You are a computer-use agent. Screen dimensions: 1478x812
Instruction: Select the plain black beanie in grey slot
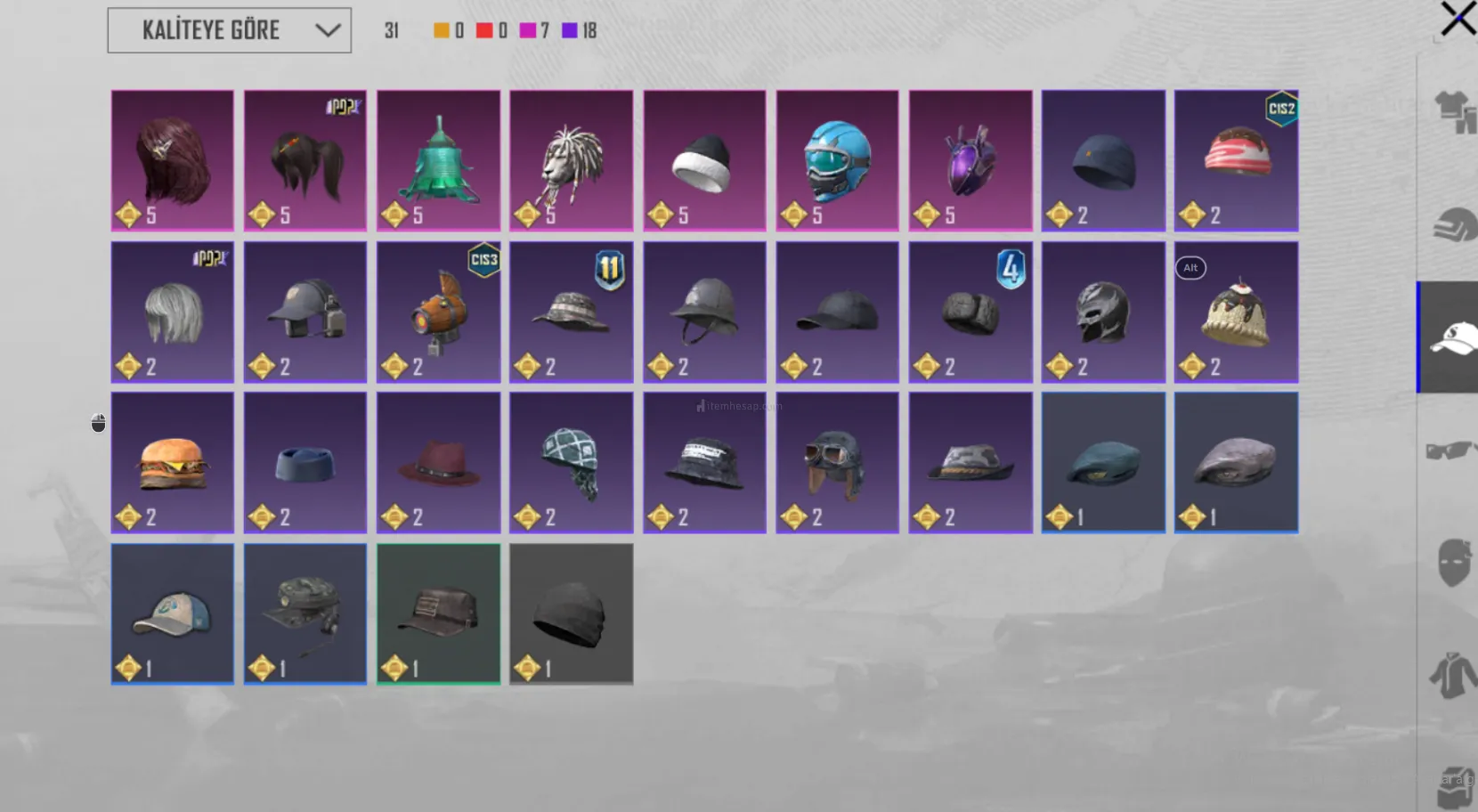click(571, 613)
